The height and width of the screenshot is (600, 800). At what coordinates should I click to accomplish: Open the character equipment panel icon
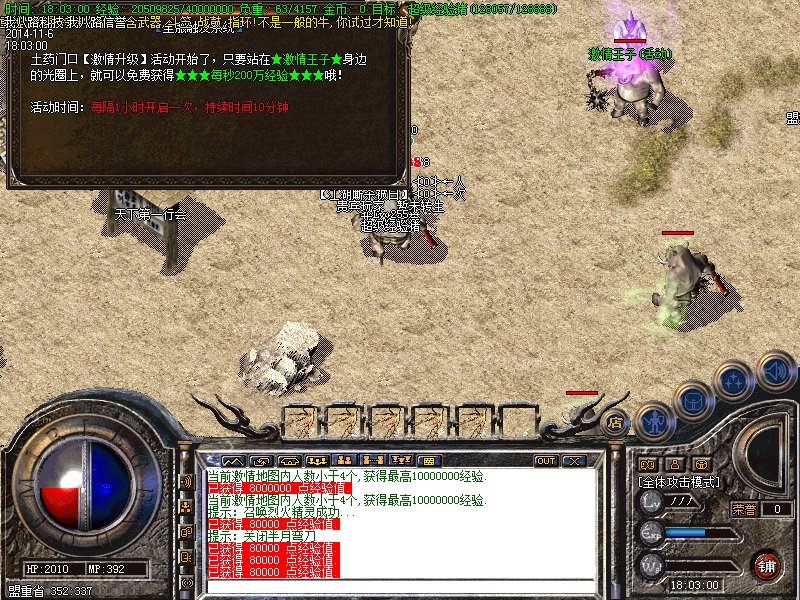point(652,422)
